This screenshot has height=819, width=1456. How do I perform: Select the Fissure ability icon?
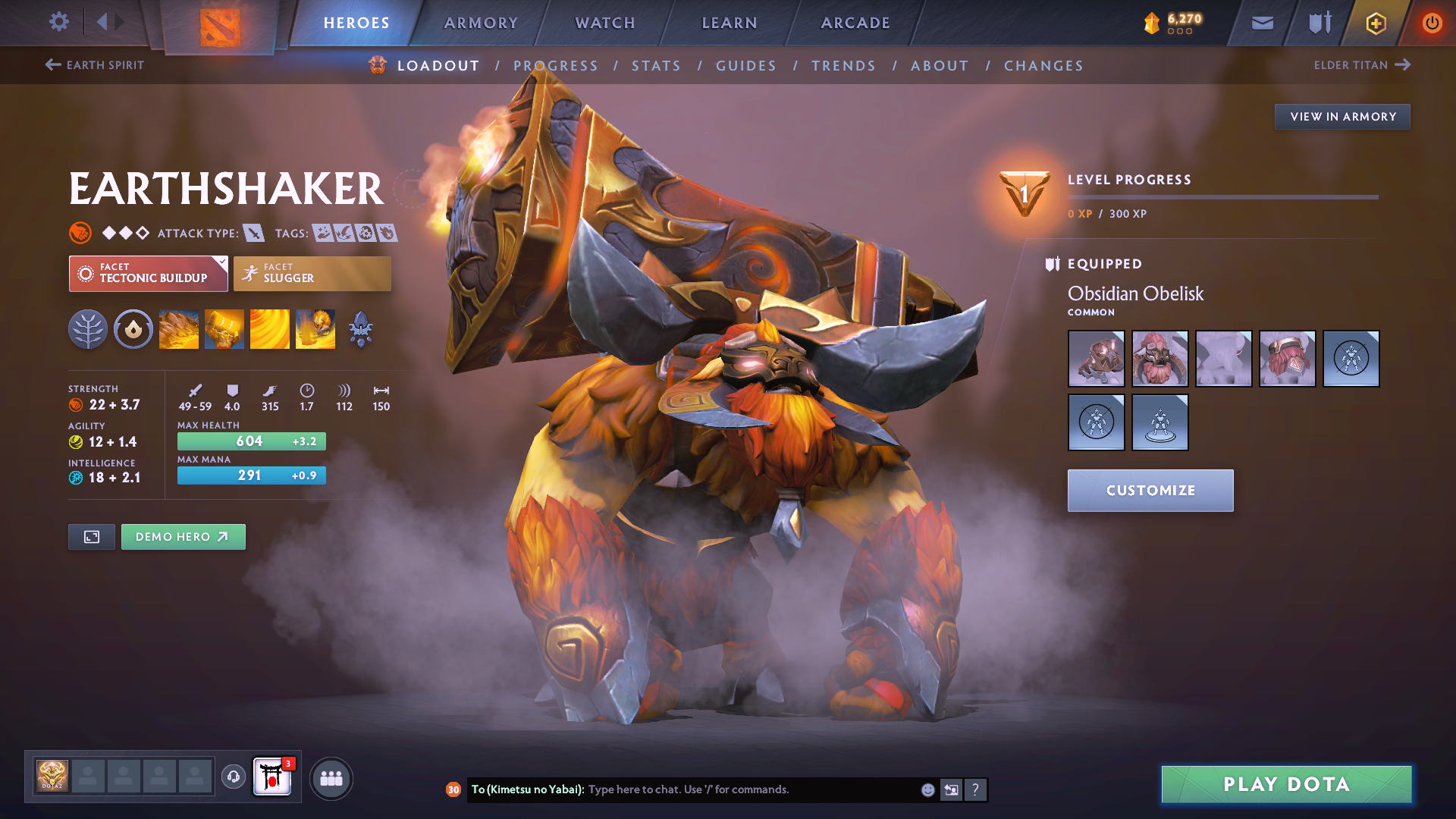pos(179,329)
